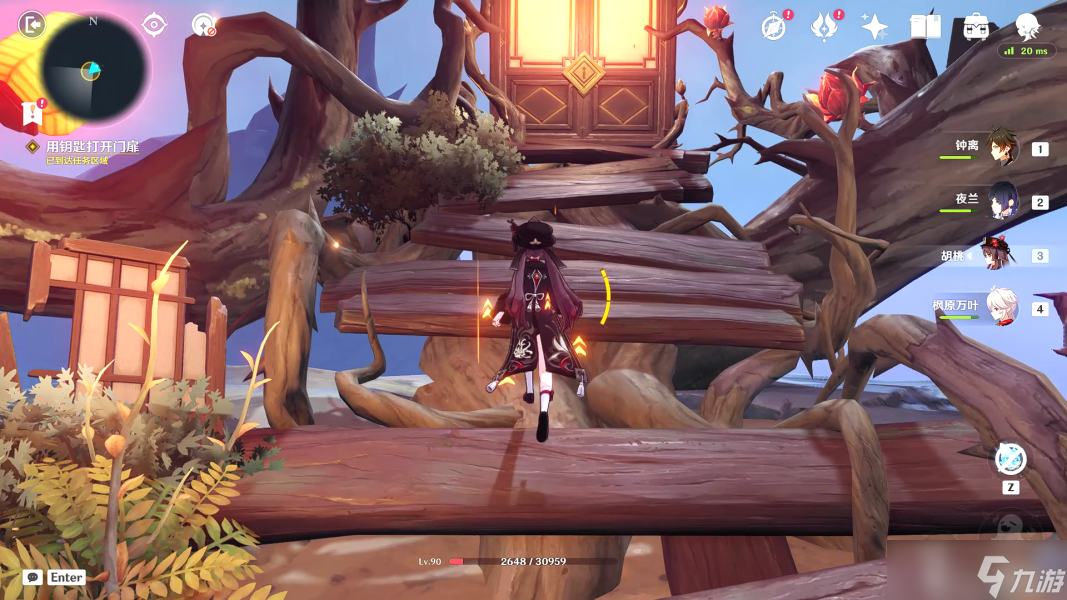Switch to party member 枫原万叶
Viewport: 1067px width, 600px height.
pyautogui.click(x=1000, y=308)
